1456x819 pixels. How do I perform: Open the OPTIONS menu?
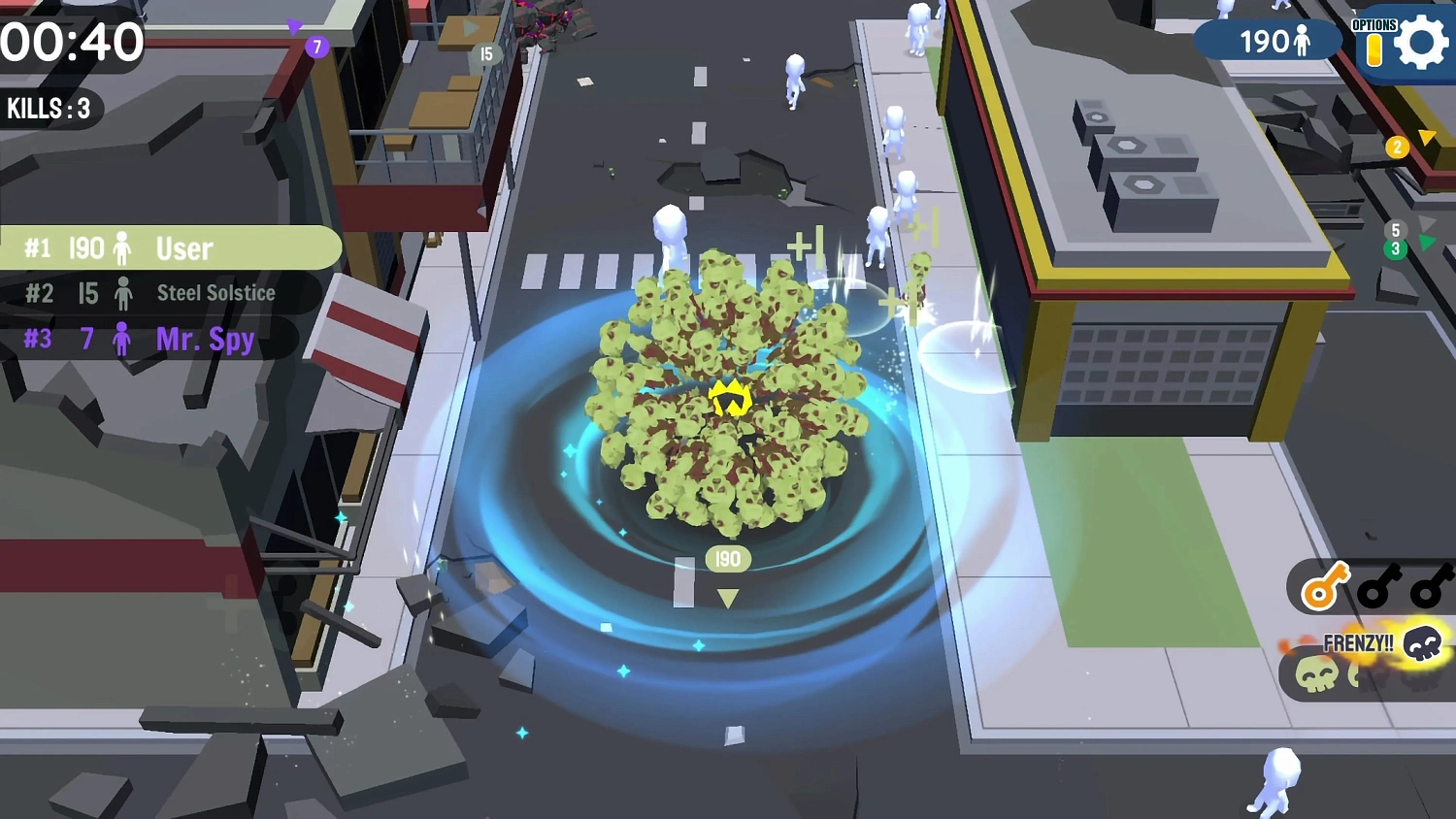tap(1375, 23)
